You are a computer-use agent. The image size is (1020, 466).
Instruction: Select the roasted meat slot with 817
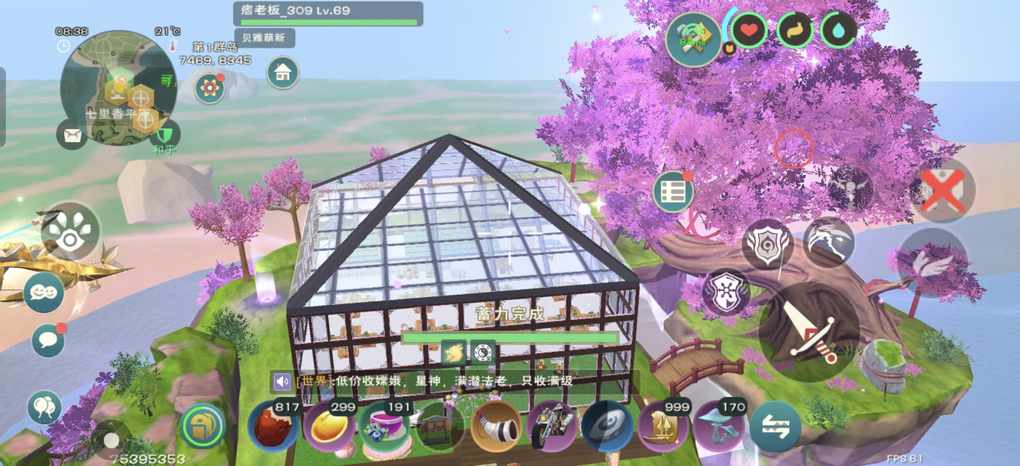[x=273, y=426]
